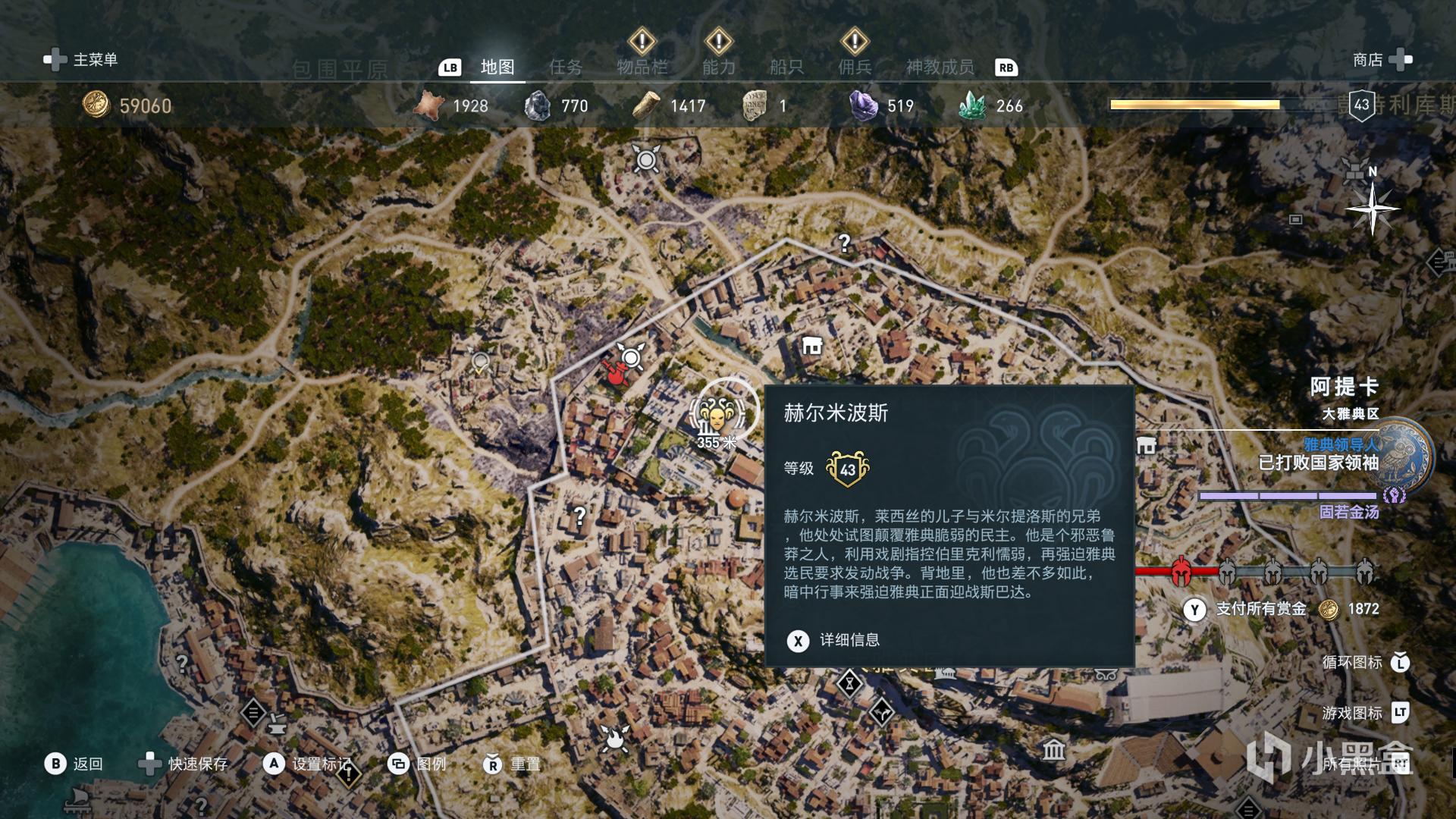This screenshot has width=1456, height=819.
Task: Click the blacksmith shop marker north of town
Action: coord(812,347)
